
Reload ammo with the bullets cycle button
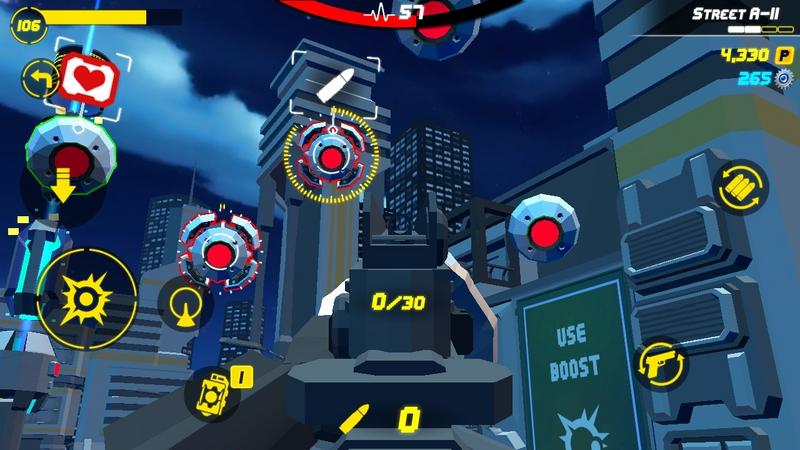[x=740, y=186]
